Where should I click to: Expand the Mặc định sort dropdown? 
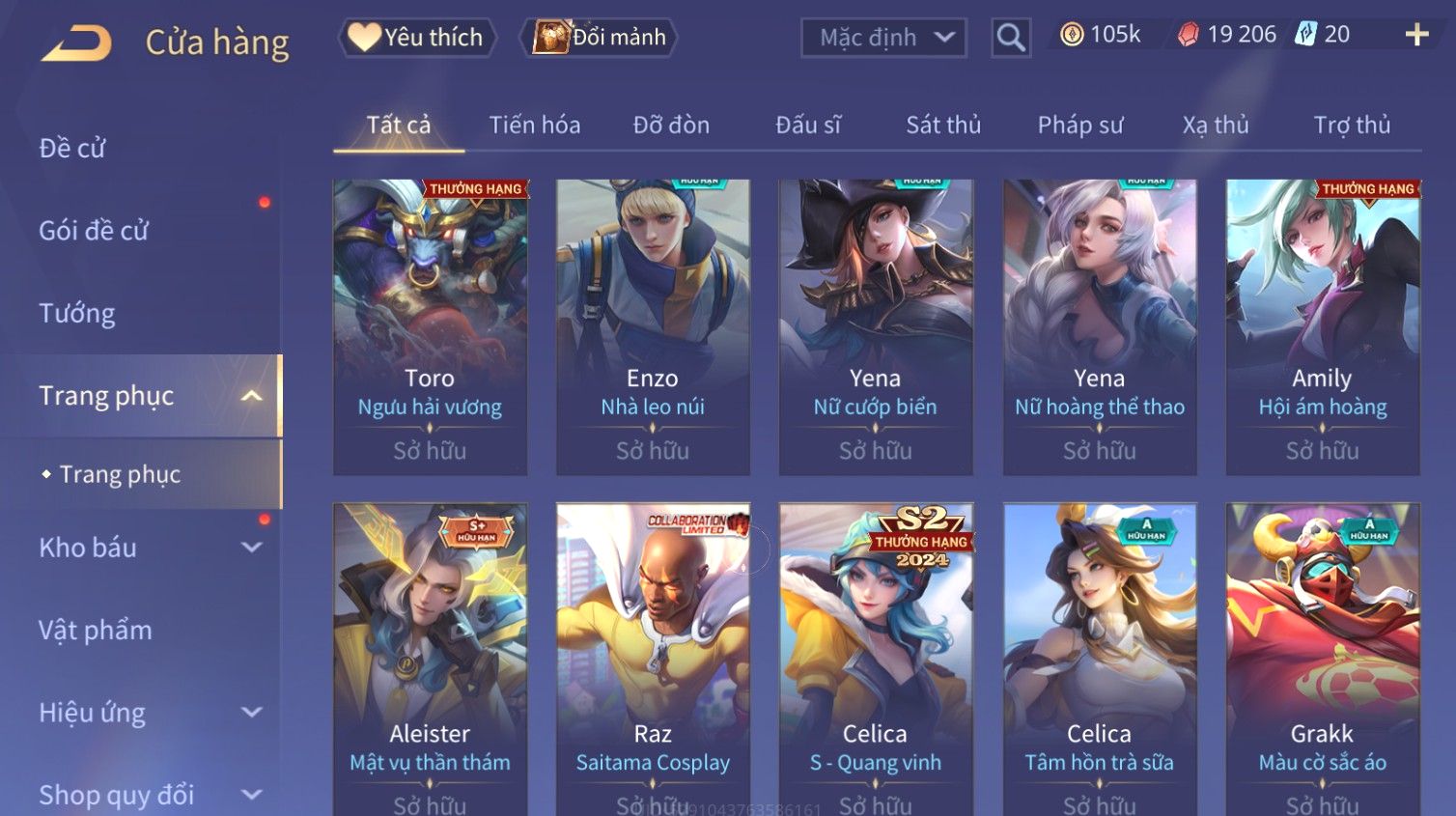[882, 38]
